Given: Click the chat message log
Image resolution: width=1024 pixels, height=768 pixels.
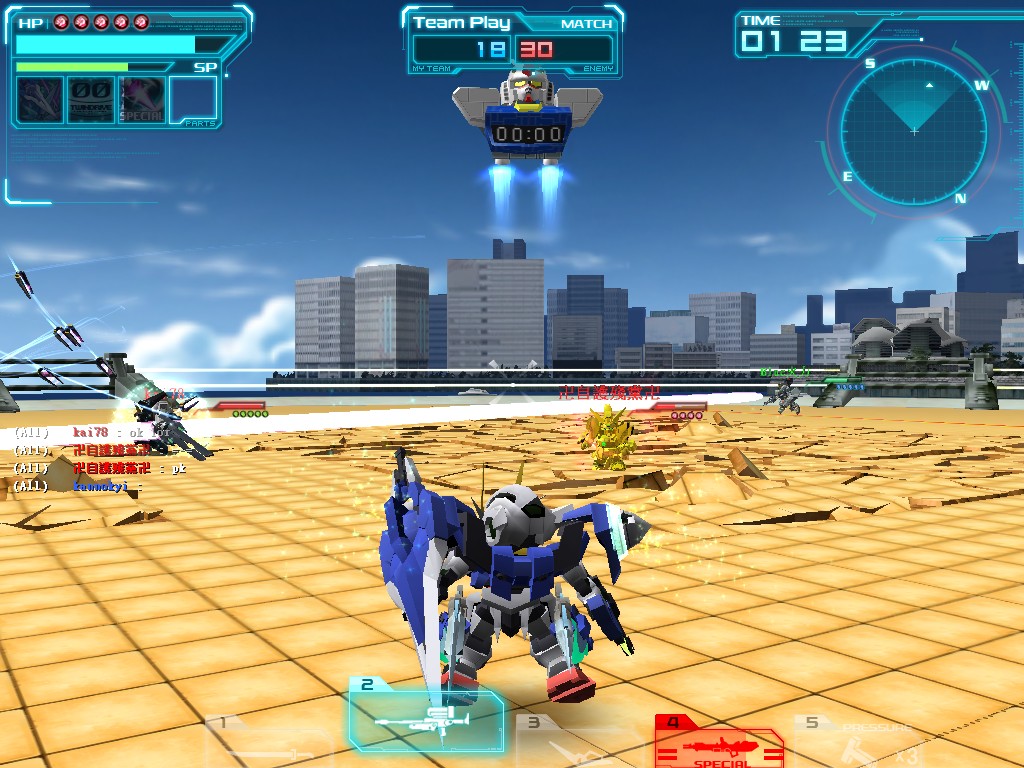Looking at the screenshot, I should pyautogui.click(x=100, y=459).
